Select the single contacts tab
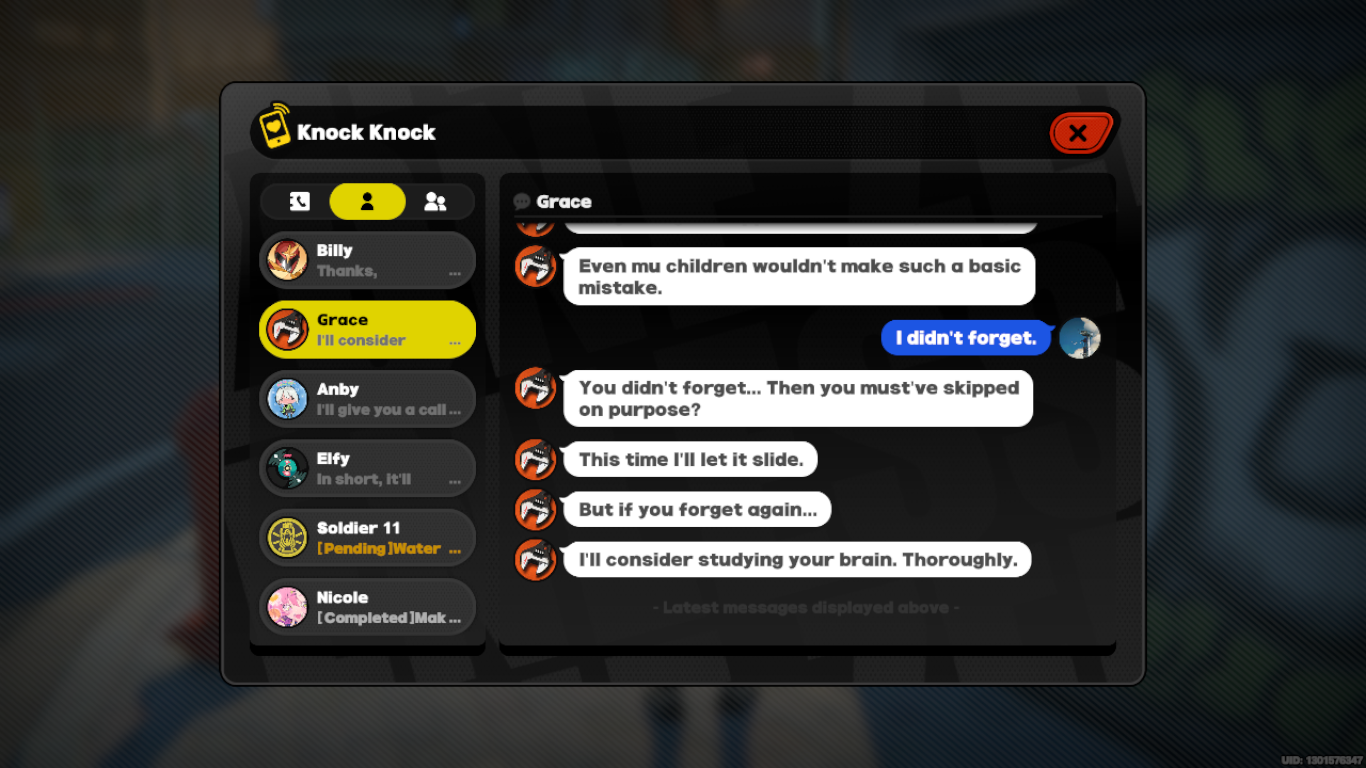1366x768 pixels. click(x=367, y=201)
